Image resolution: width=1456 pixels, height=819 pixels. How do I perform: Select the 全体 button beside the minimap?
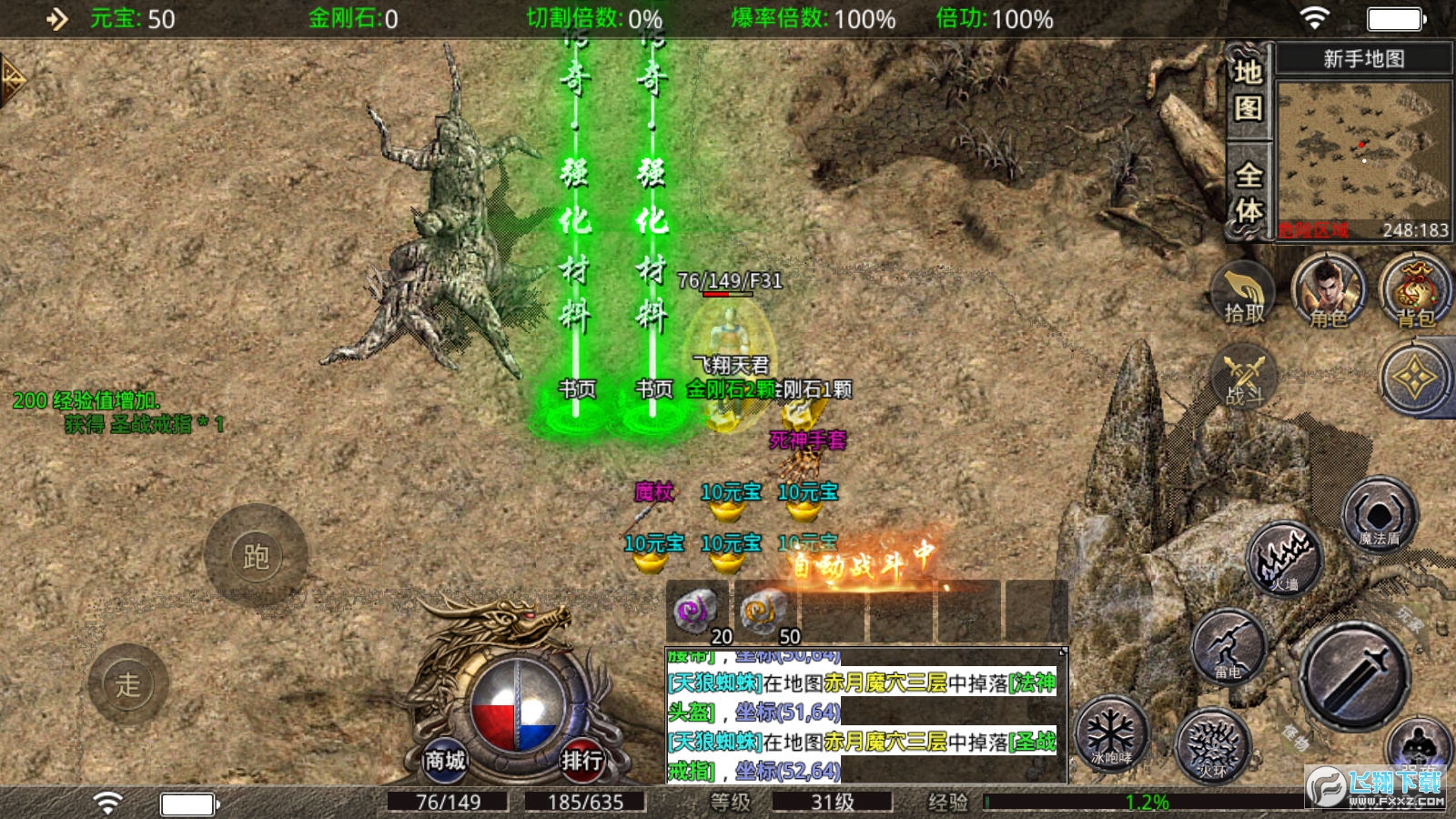pyautogui.click(x=1248, y=192)
